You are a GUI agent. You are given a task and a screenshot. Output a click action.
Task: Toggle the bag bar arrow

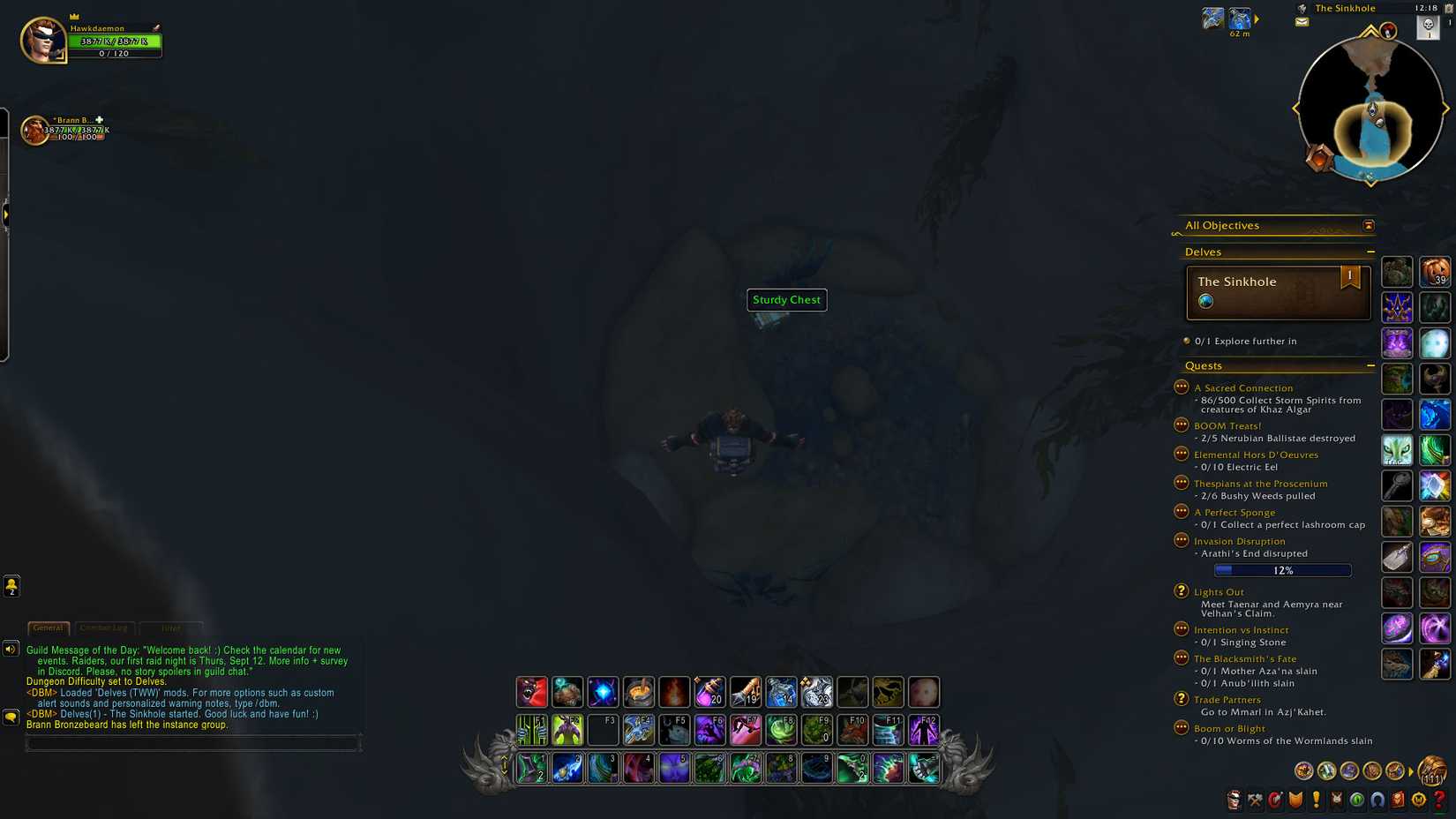[1411, 770]
